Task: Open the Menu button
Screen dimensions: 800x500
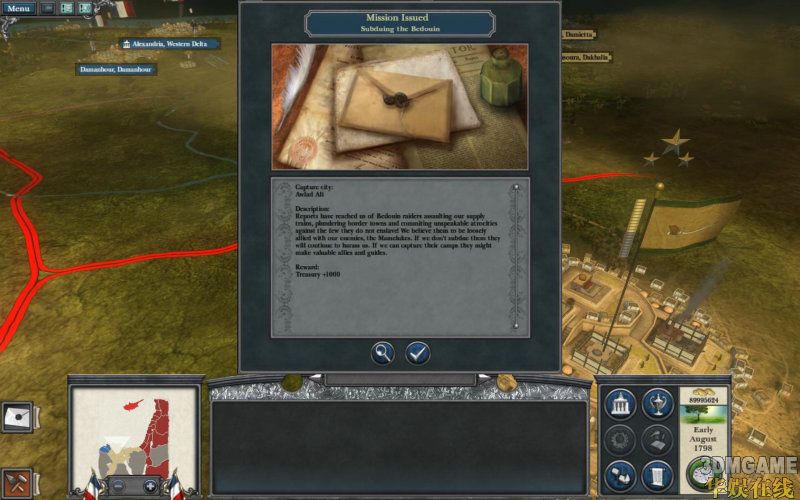Action: 19,8
